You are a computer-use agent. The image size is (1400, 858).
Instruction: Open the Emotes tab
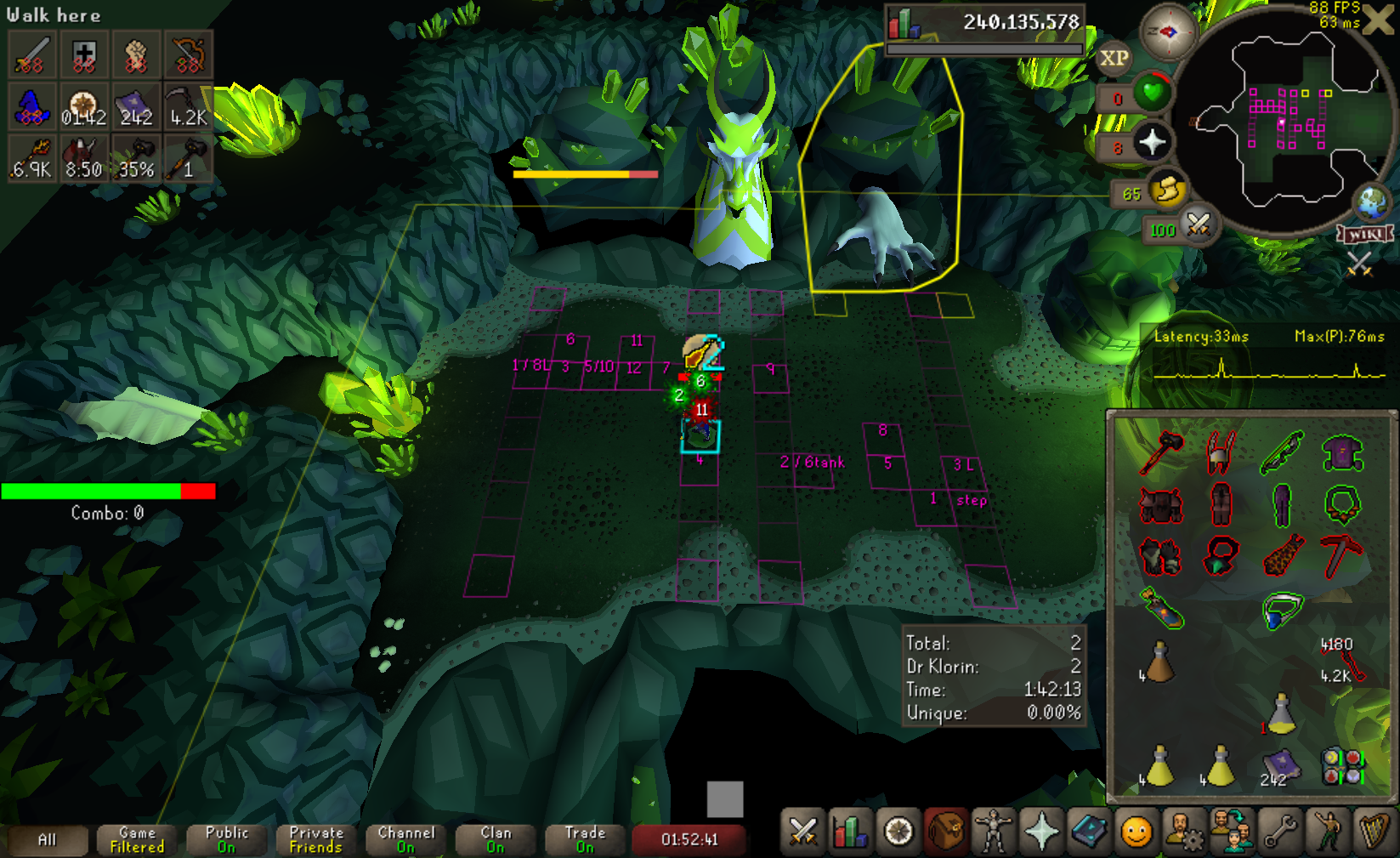point(1327,832)
